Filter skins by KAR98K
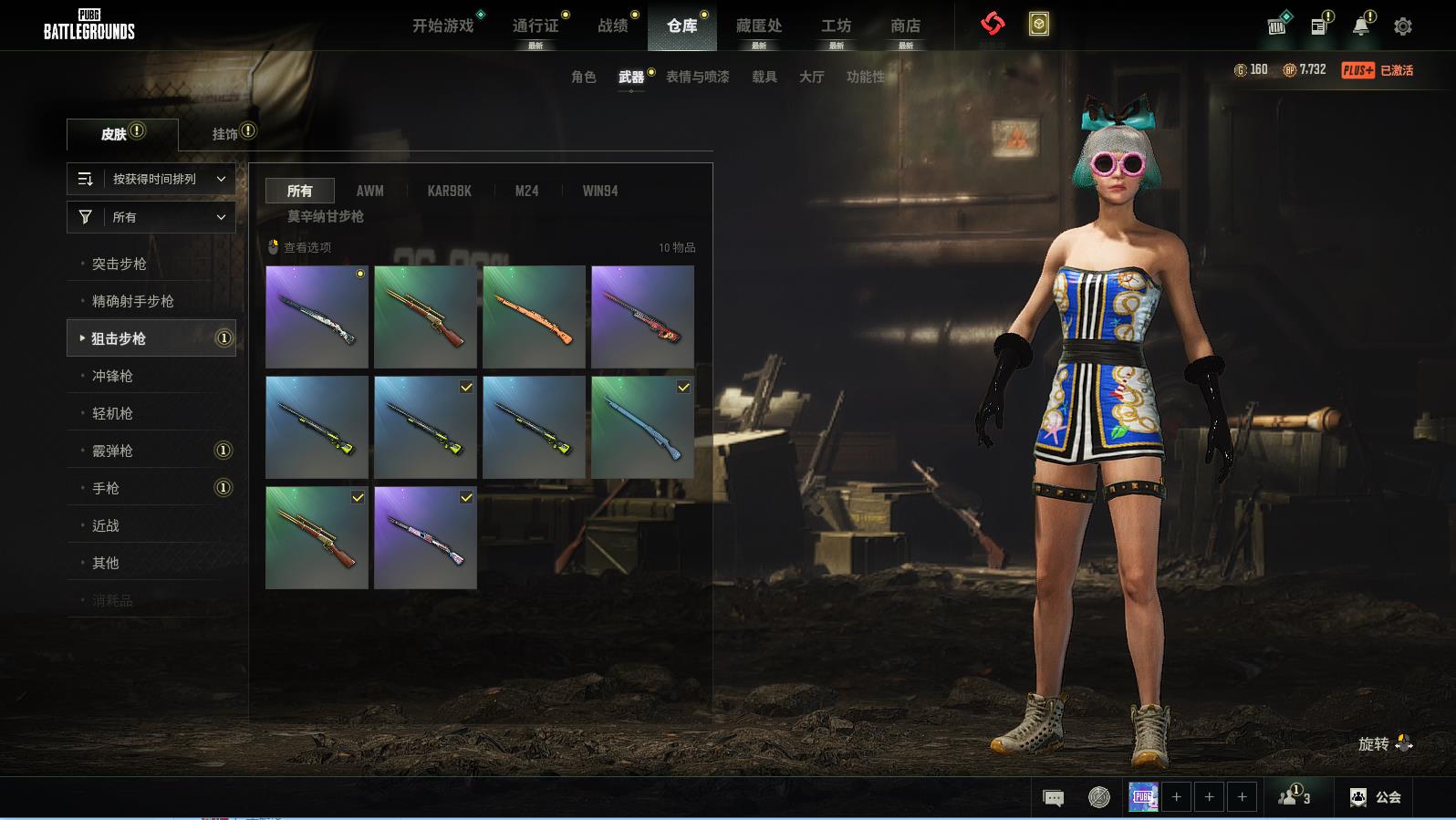Screen dimensions: 1456x820 [x=450, y=191]
